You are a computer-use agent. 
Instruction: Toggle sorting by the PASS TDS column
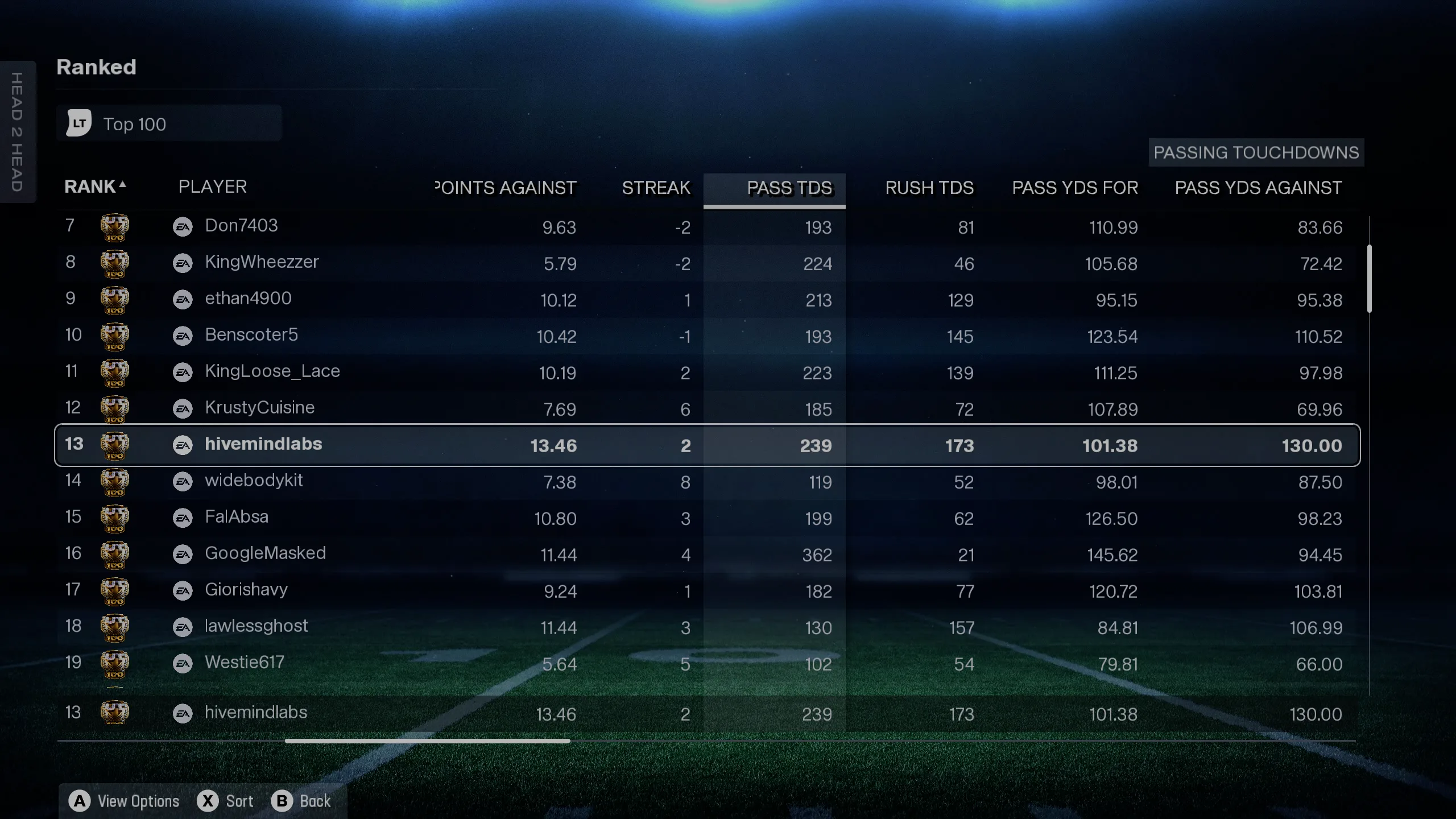791,188
